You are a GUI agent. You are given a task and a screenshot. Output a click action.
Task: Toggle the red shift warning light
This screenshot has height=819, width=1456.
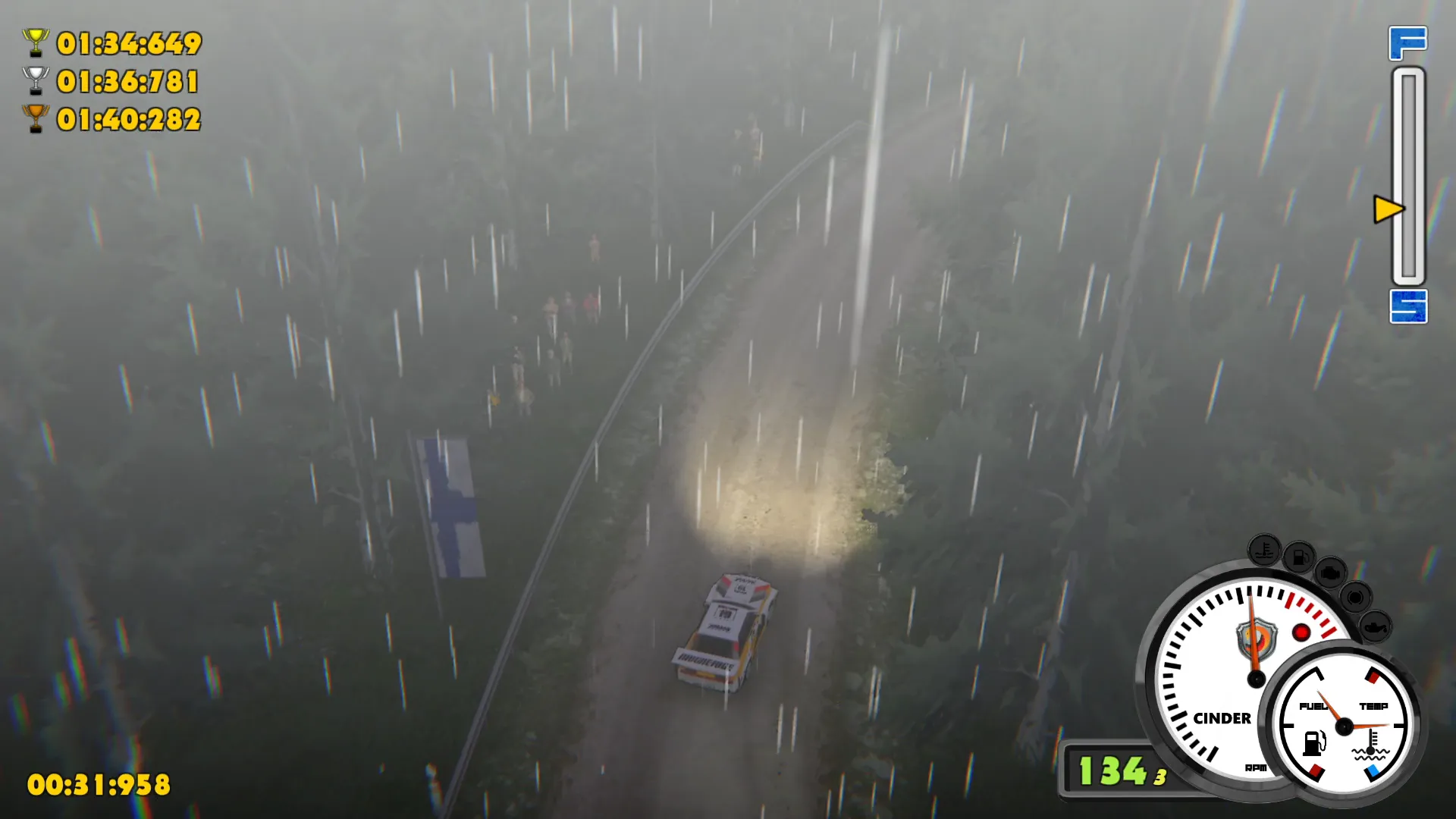[1301, 632]
